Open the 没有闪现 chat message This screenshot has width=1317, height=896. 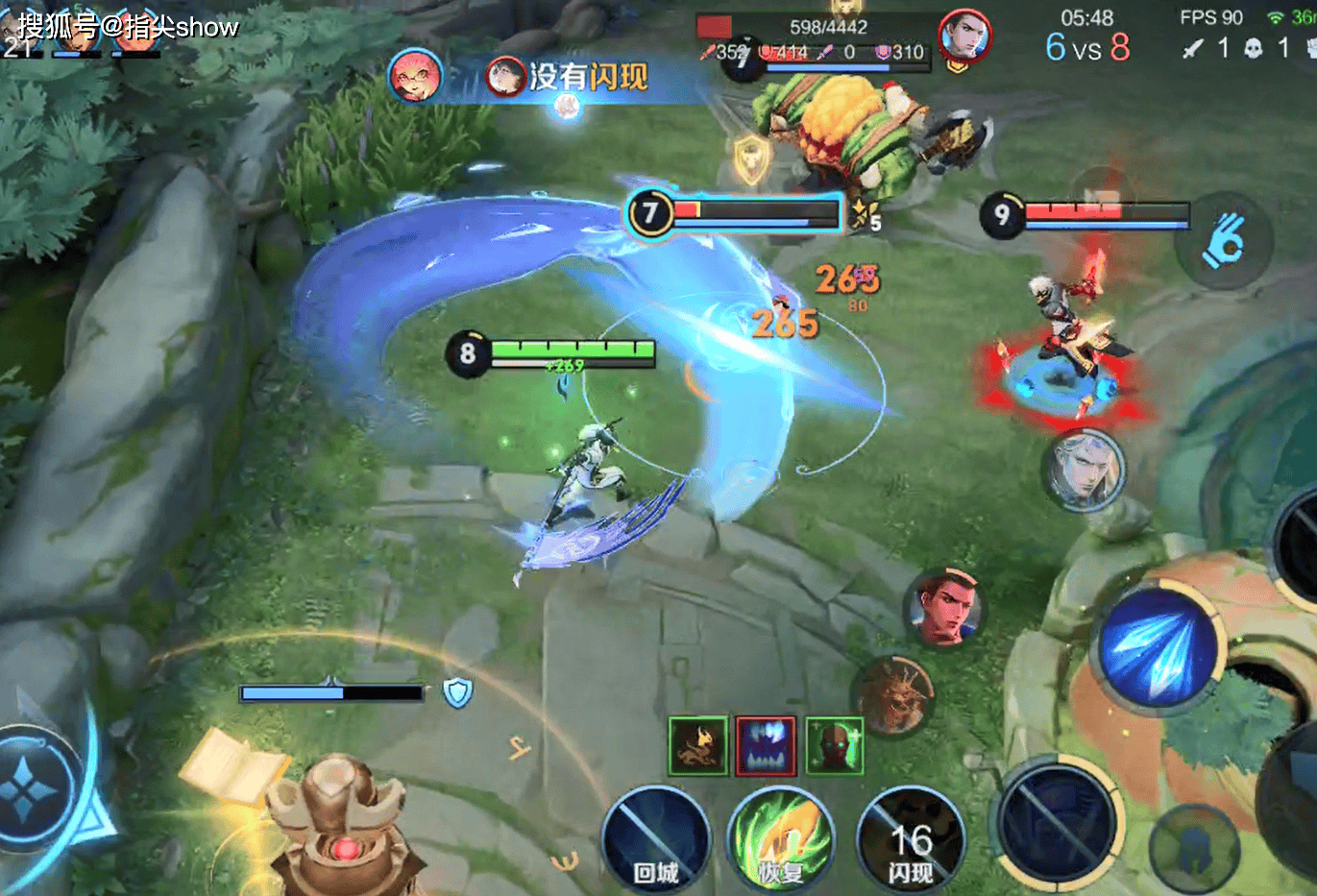coord(567,77)
